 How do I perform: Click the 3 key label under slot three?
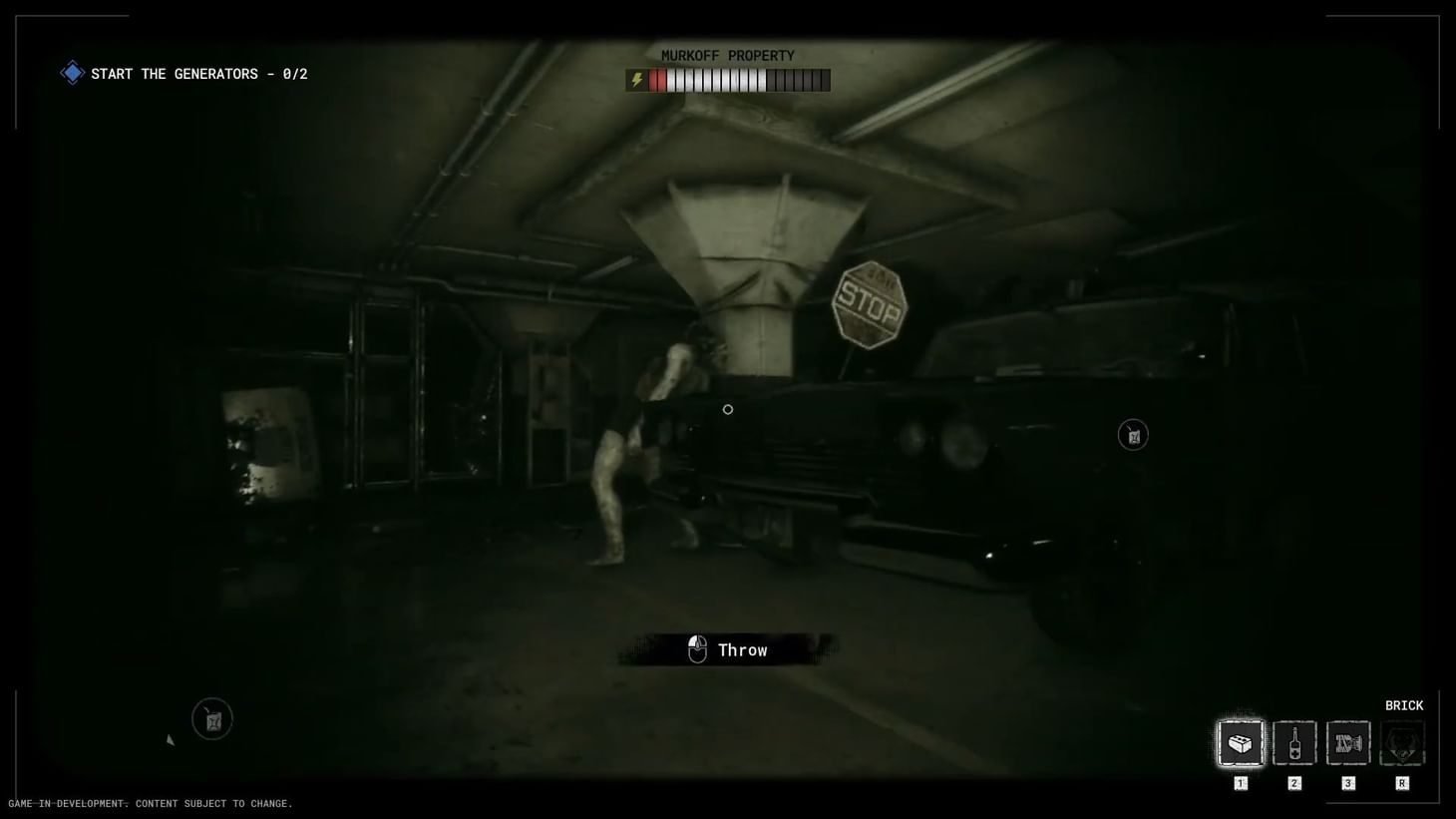(1347, 783)
